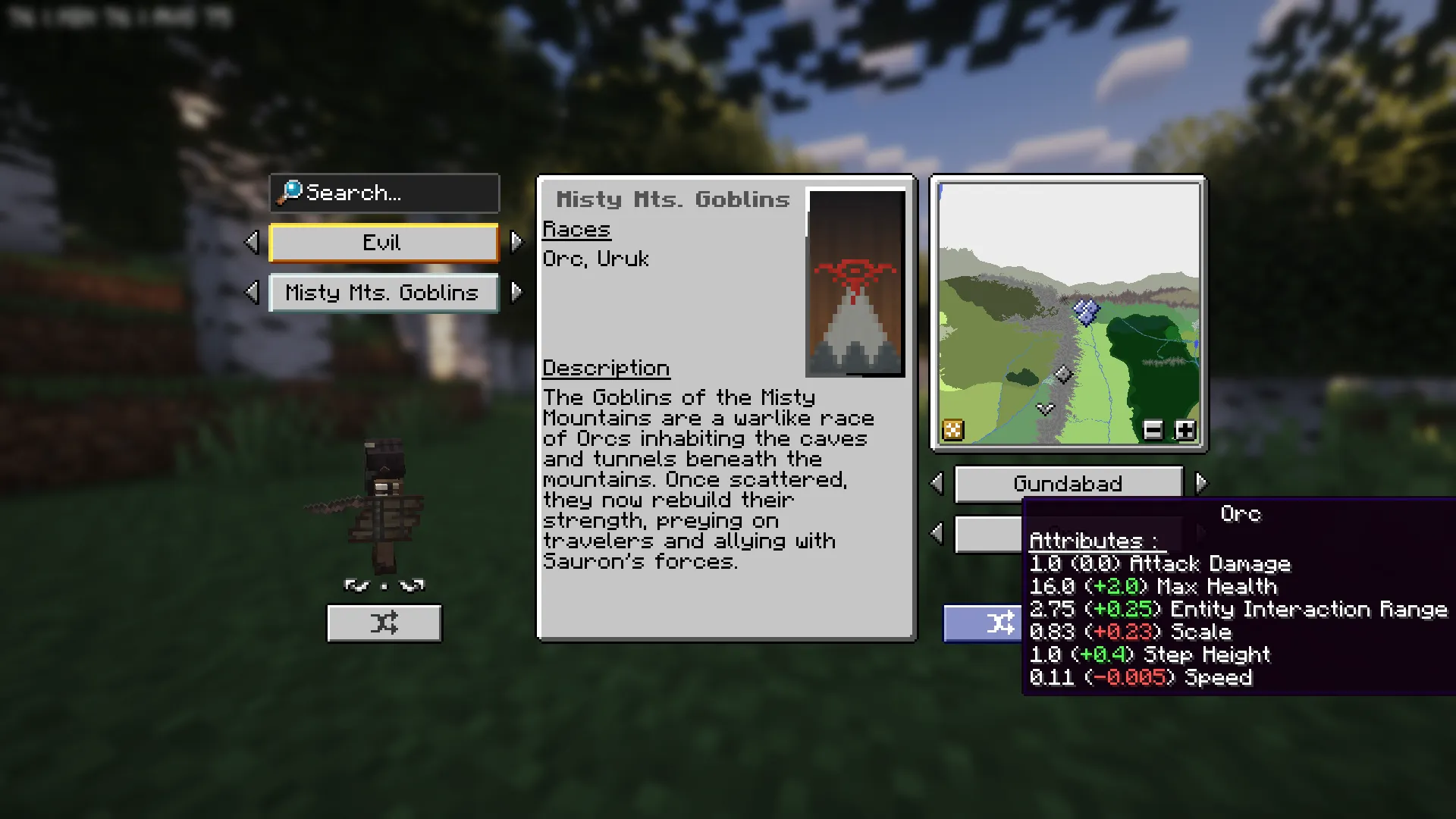Cycle forward from the Gundabad entry
Viewport: 1456px width, 819px height.
click(1200, 484)
